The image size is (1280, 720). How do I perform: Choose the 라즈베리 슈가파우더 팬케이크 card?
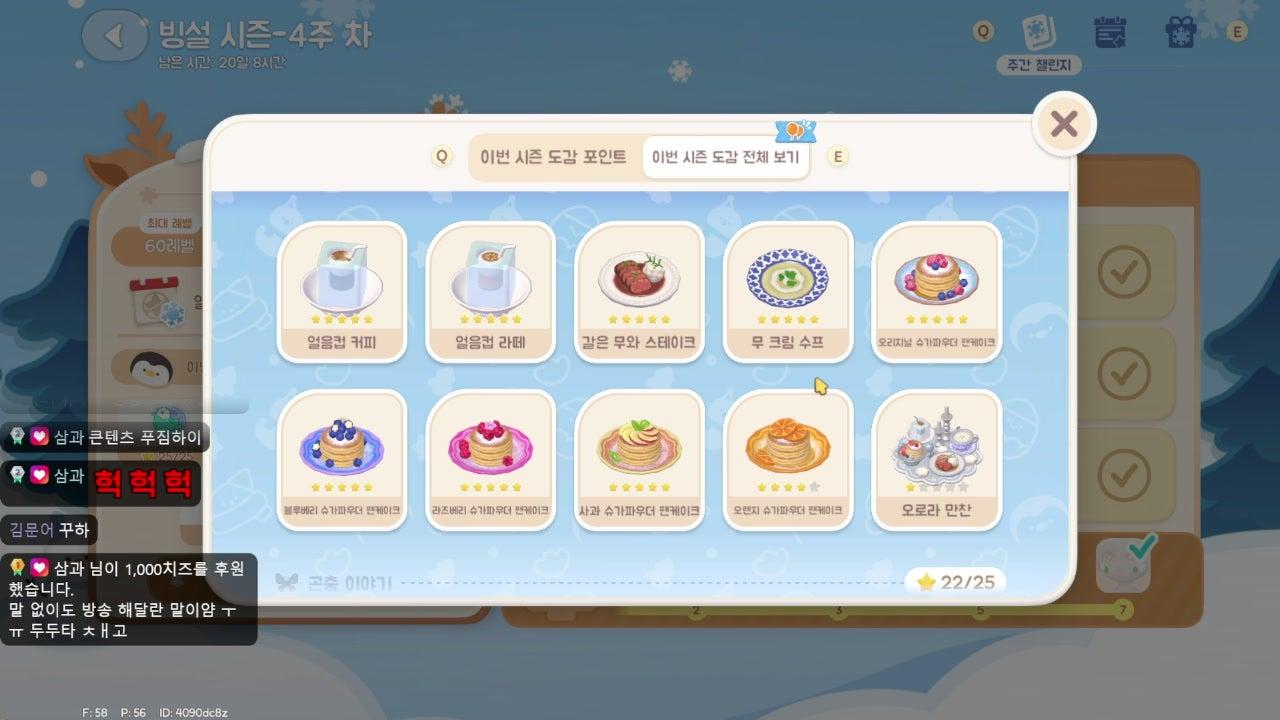pyautogui.click(x=490, y=459)
